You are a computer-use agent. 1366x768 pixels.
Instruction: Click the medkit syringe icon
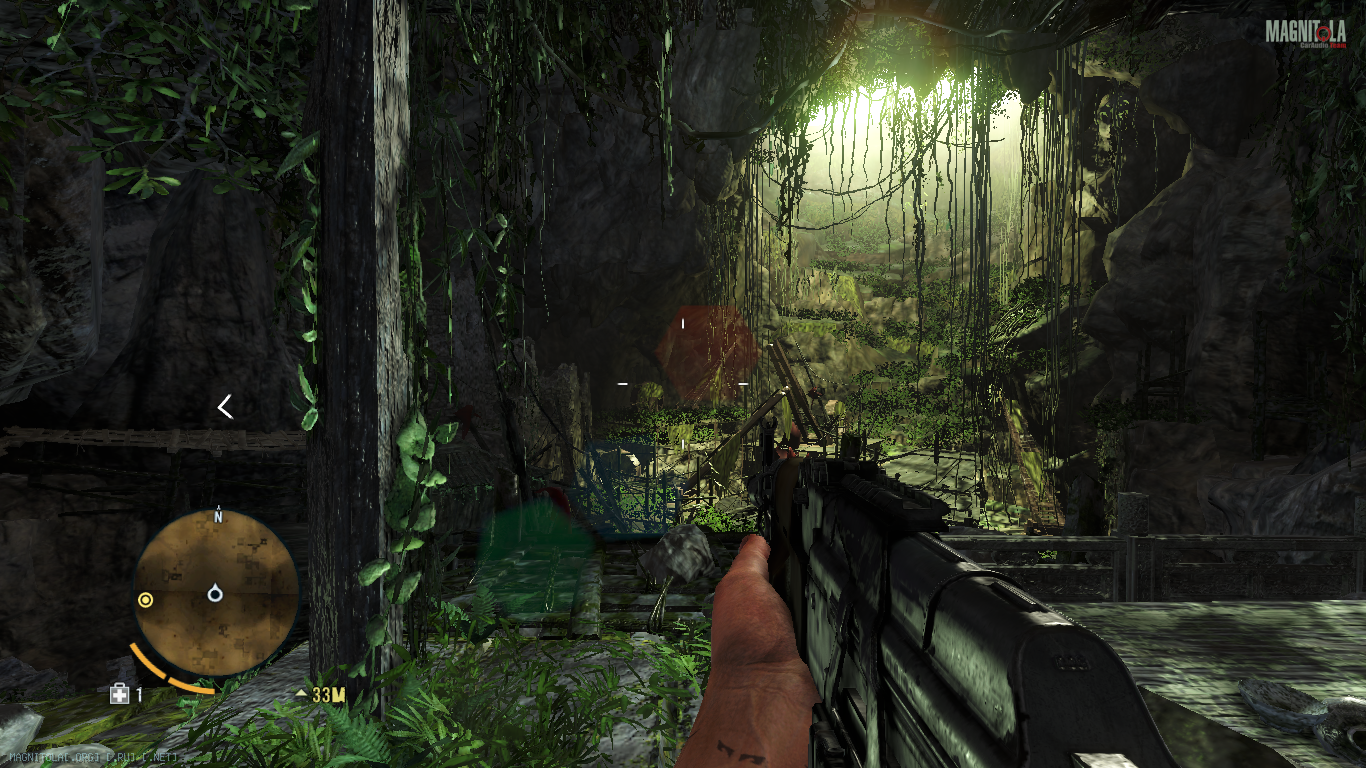119,694
